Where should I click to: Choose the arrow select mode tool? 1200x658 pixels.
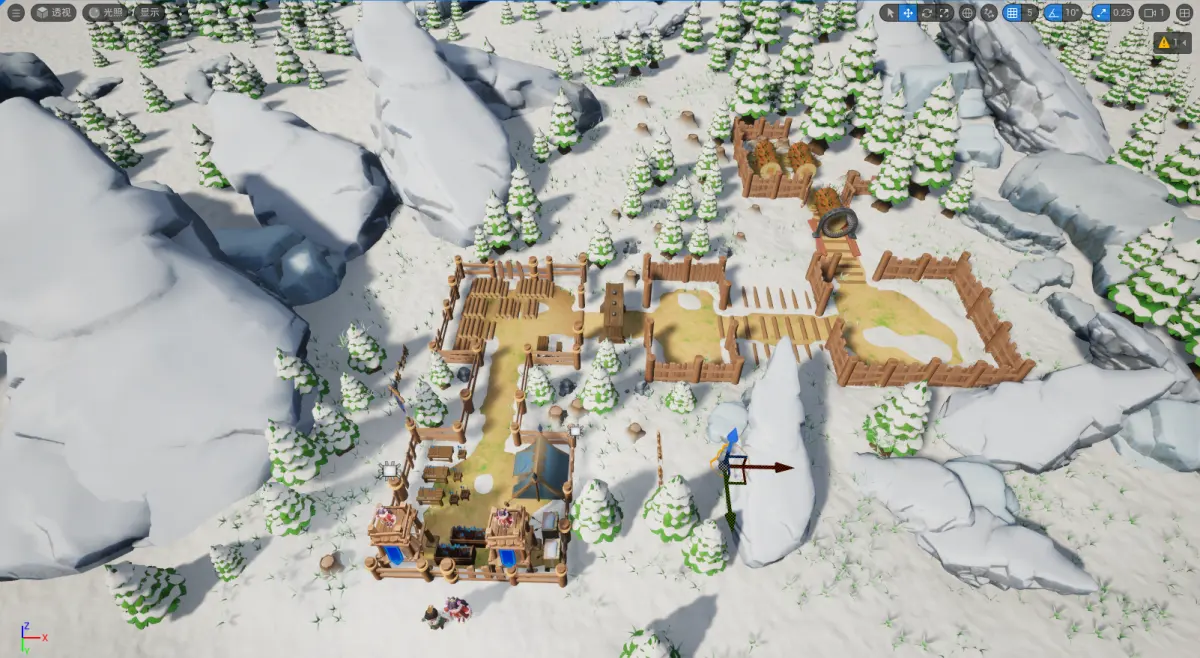coord(889,13)
